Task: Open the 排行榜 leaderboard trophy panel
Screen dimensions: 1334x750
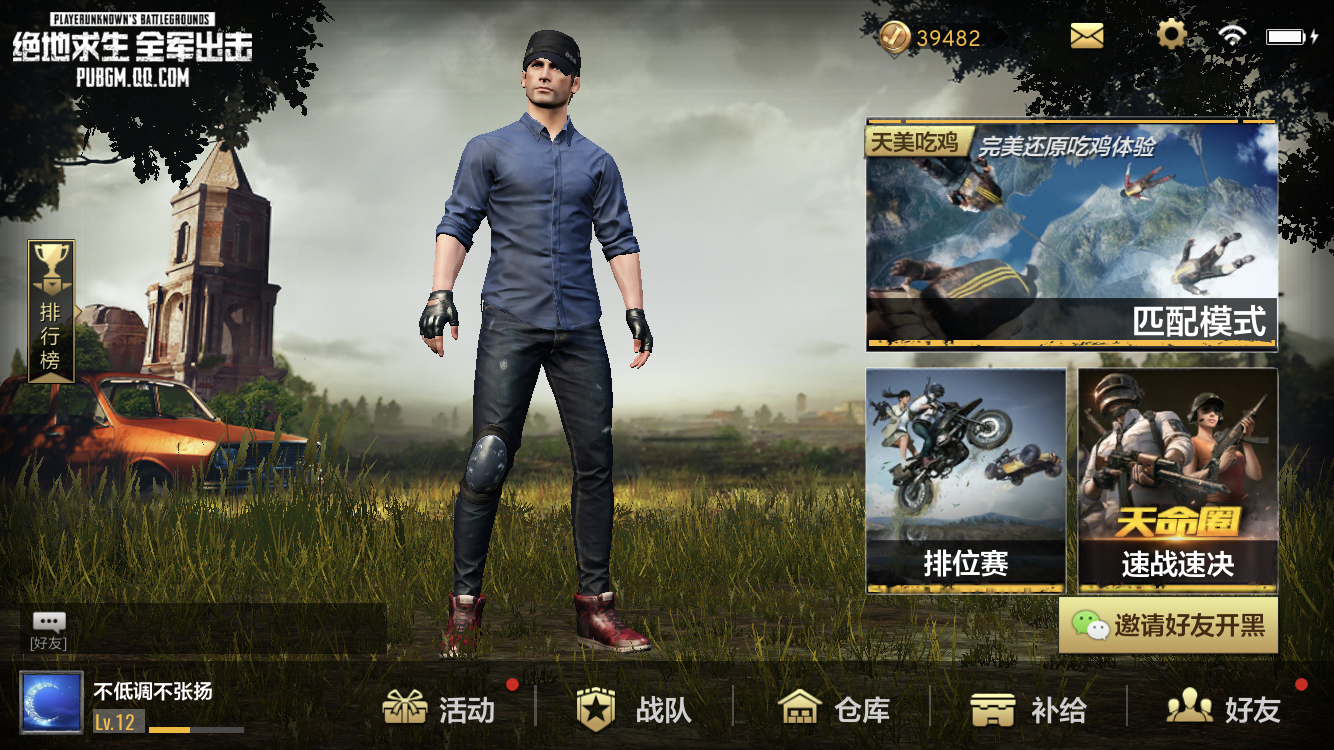Action: pos(51,311)
